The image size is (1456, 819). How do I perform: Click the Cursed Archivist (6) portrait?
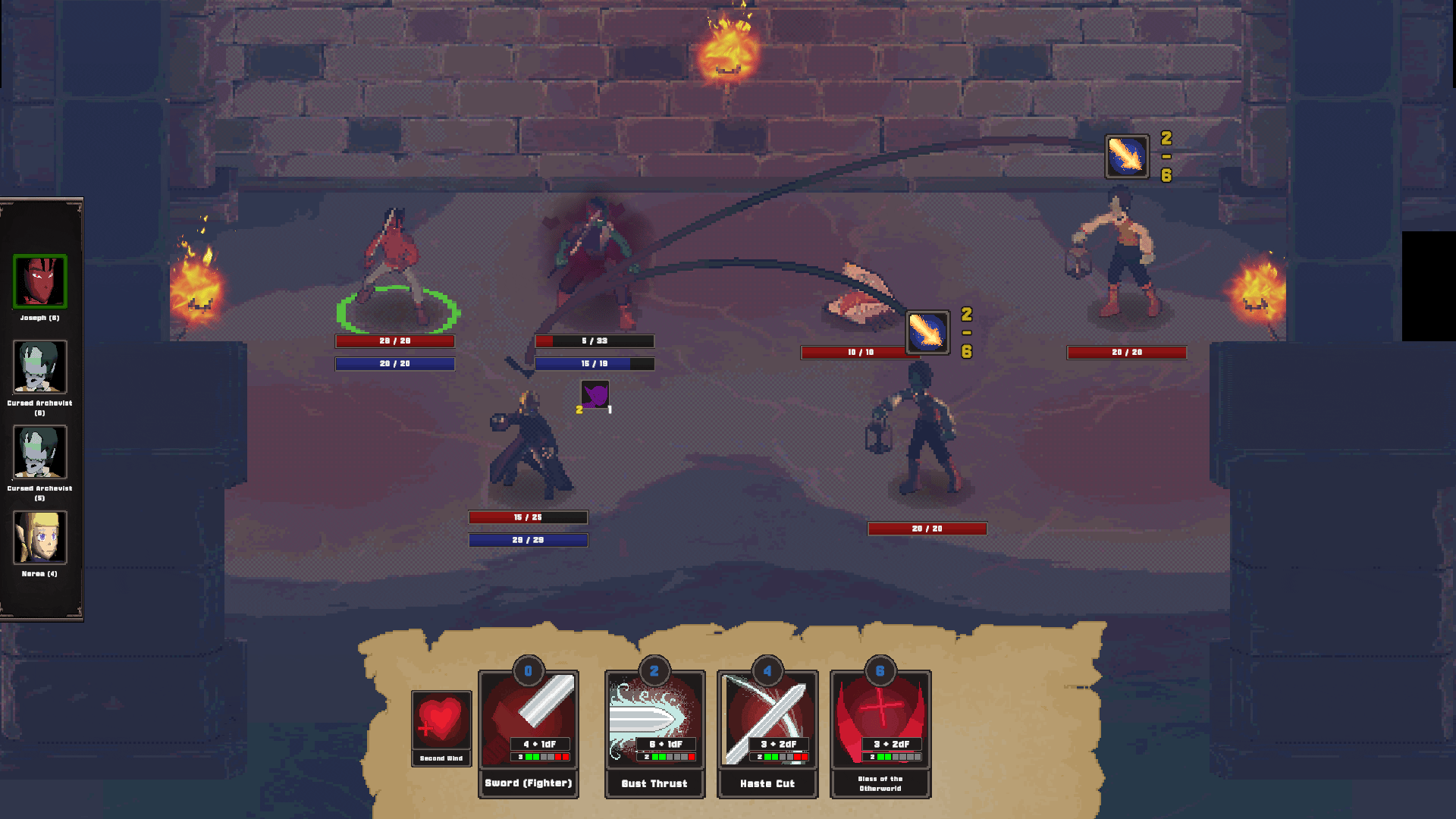coord(39,367)
